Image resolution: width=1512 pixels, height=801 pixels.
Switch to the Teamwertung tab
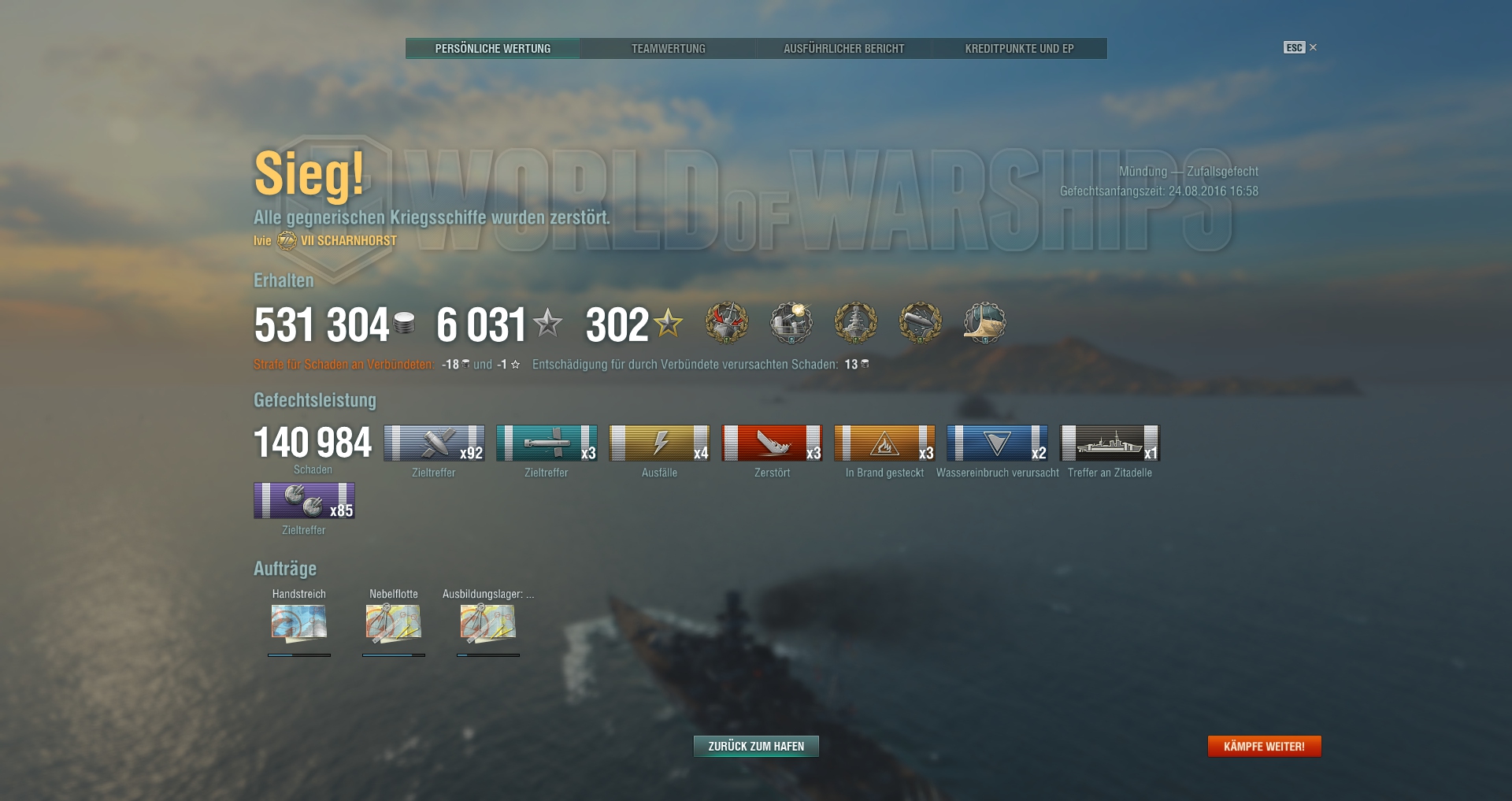[x=668, y=49]
